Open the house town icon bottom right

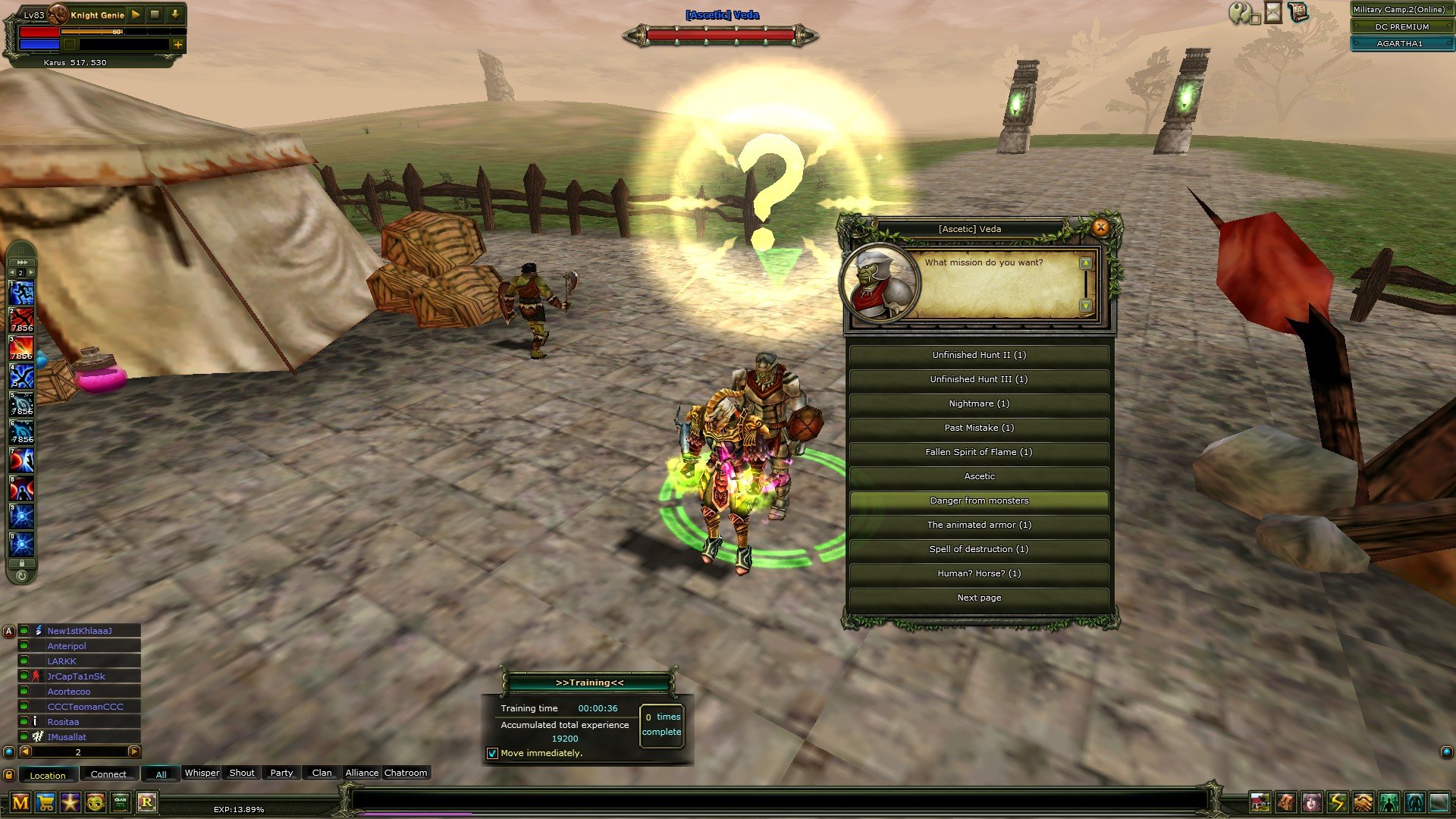[x=1260, y=802]
